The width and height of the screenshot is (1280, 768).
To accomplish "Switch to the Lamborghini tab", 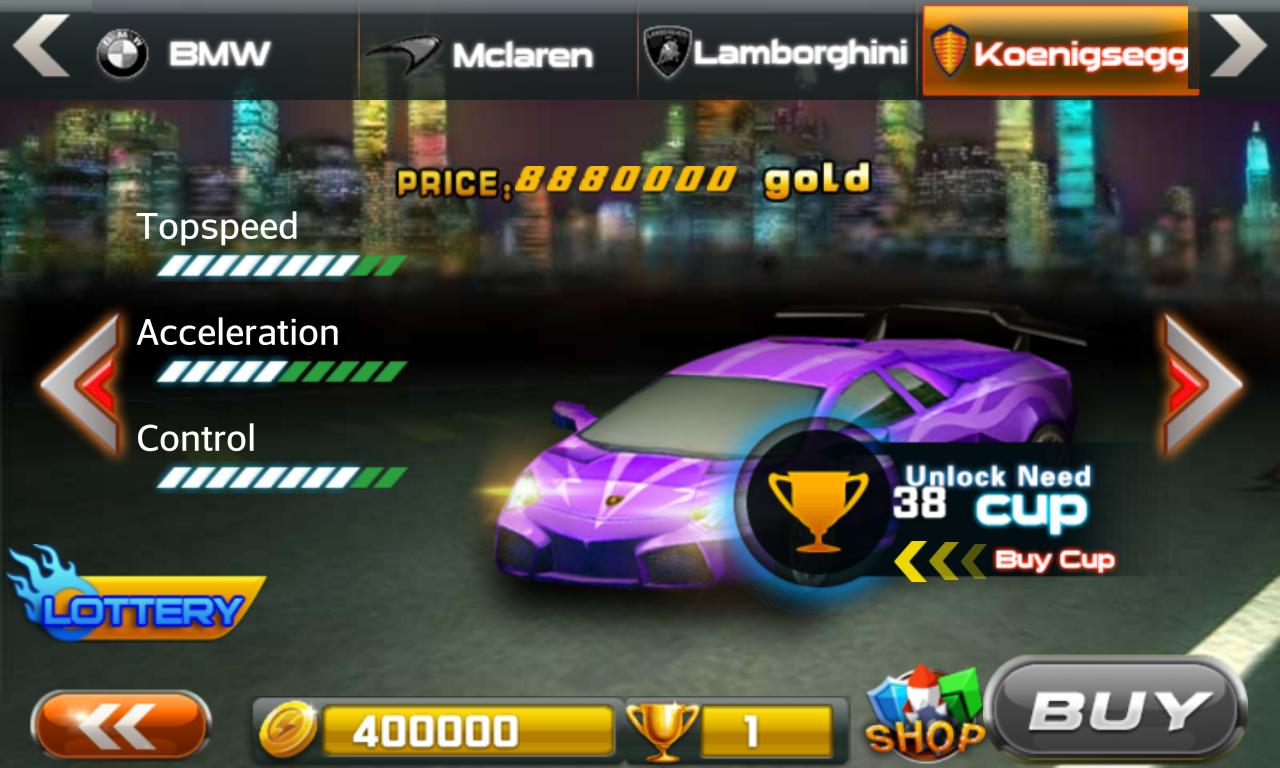I will tap(775, 48).
